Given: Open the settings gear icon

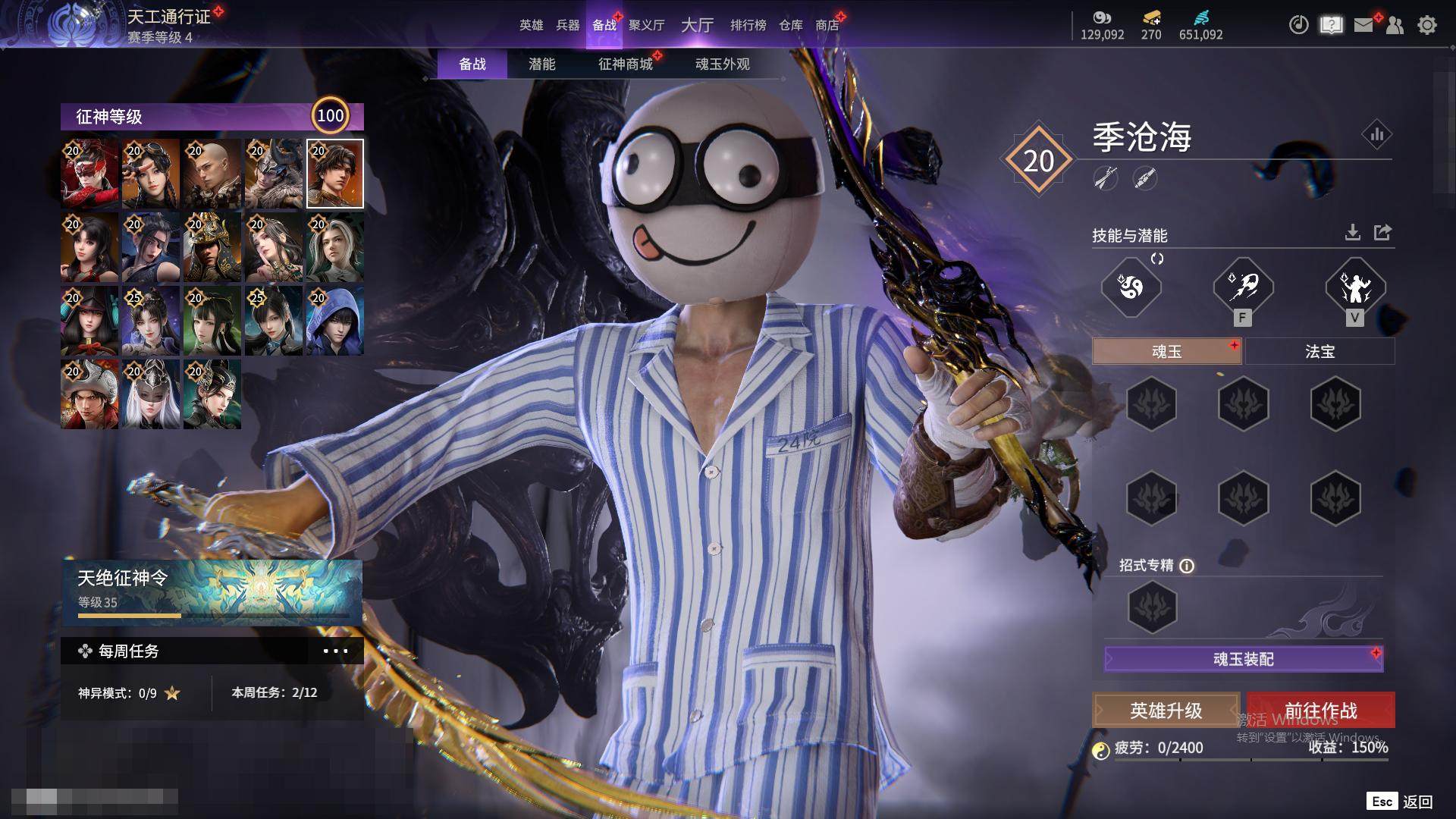Looking at the screenshot, I should pyautogui.click(x=1427, y=25).
